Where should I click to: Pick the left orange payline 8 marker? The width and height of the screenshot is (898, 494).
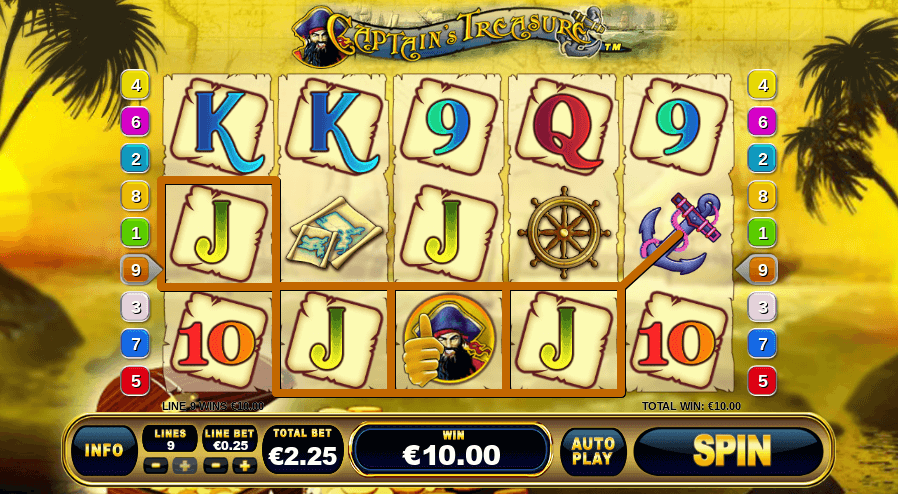tap(135, 195)
